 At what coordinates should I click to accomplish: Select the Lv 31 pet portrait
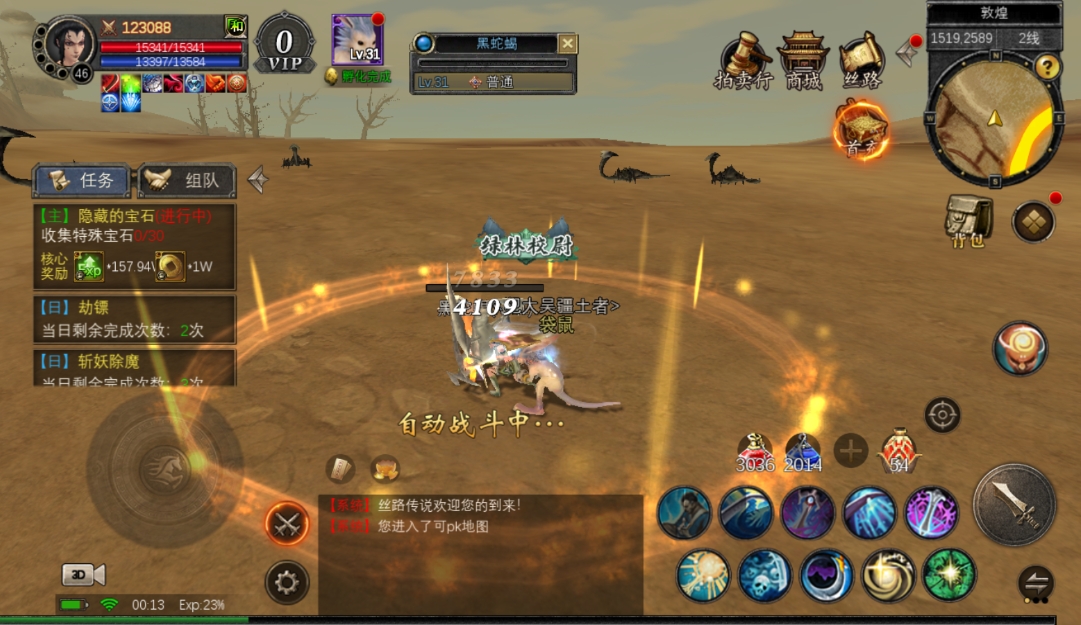click(x=357, y=41)
